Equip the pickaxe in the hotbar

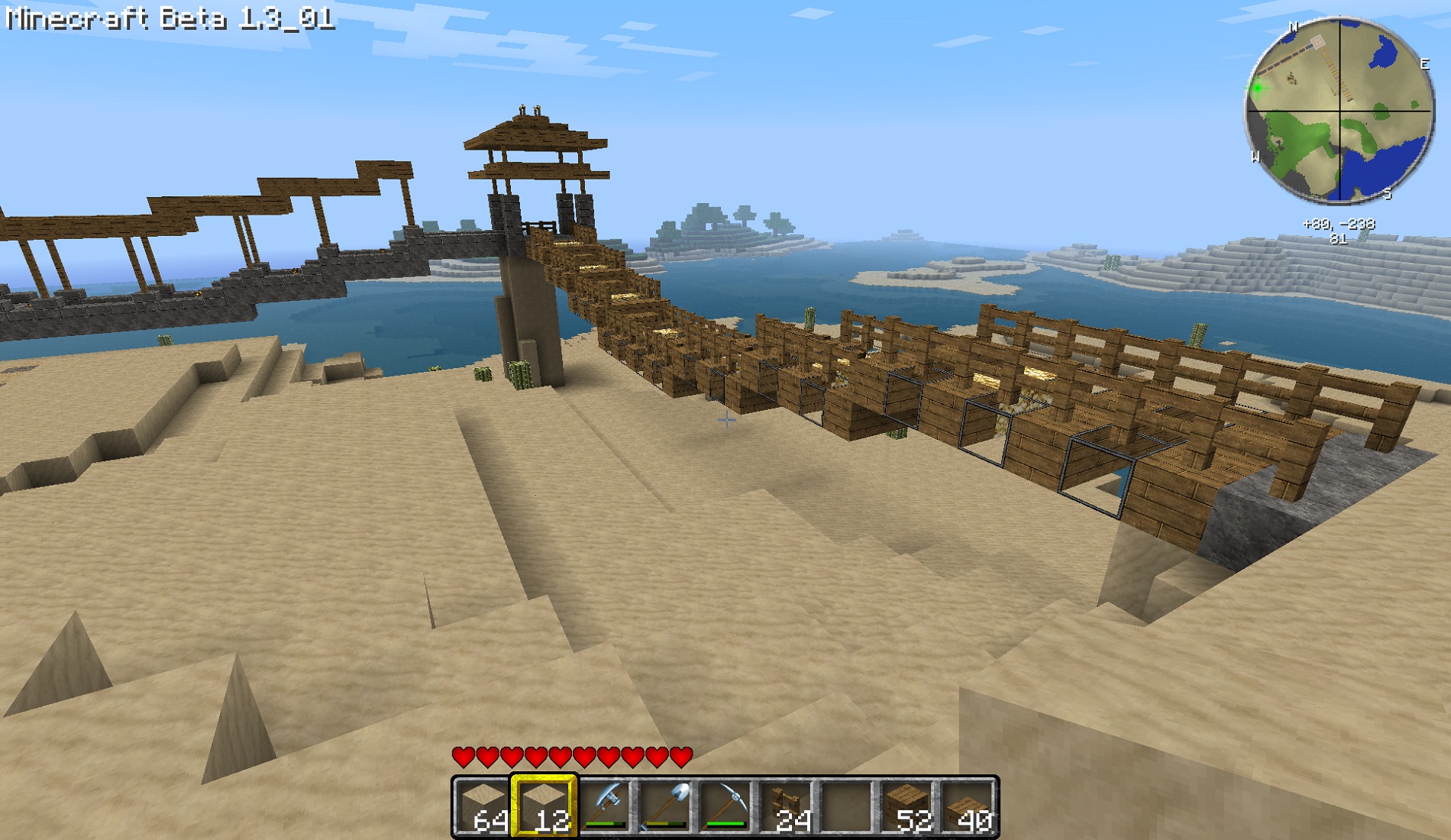[725, 807]
